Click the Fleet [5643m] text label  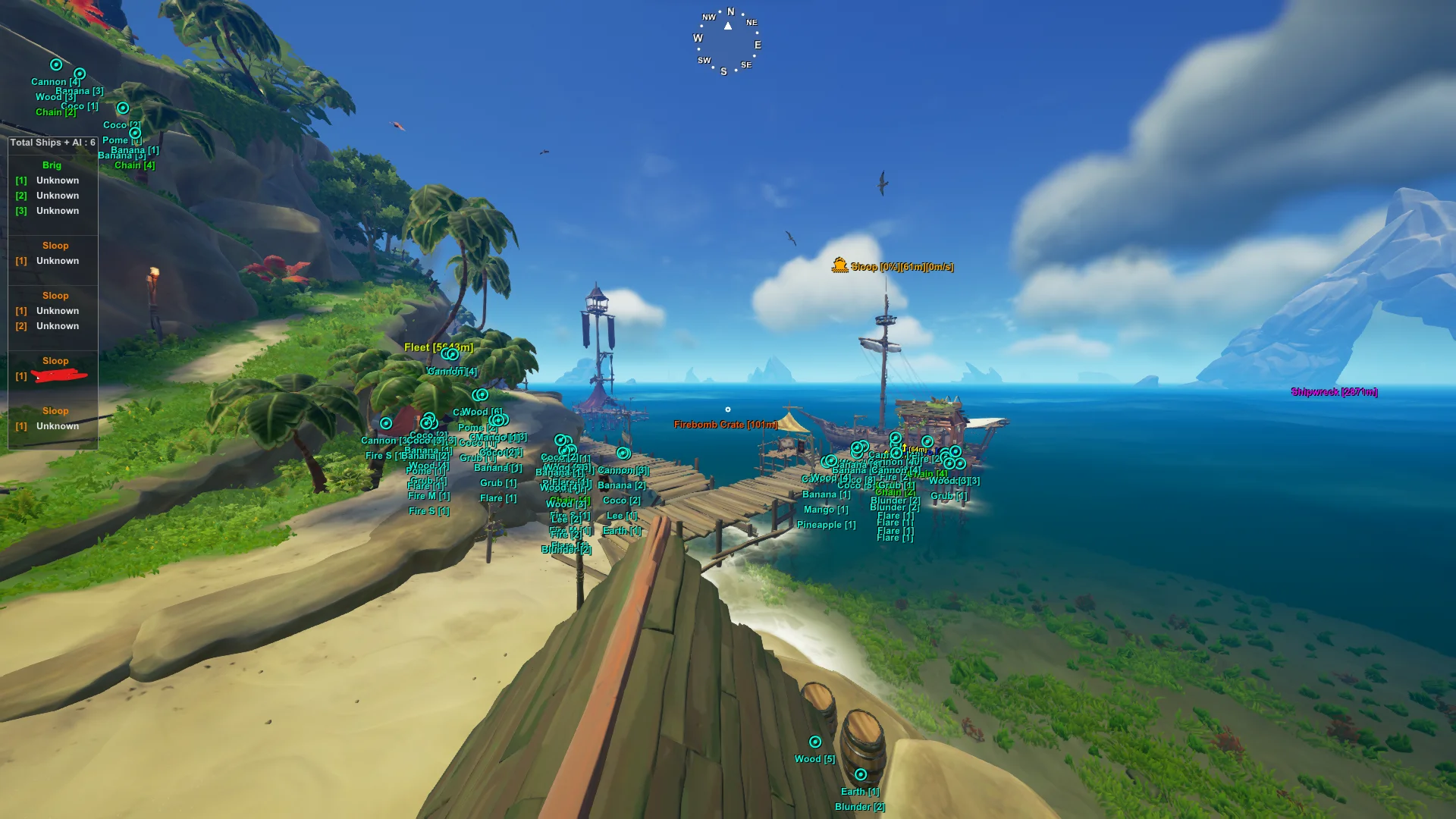(438, 347)
